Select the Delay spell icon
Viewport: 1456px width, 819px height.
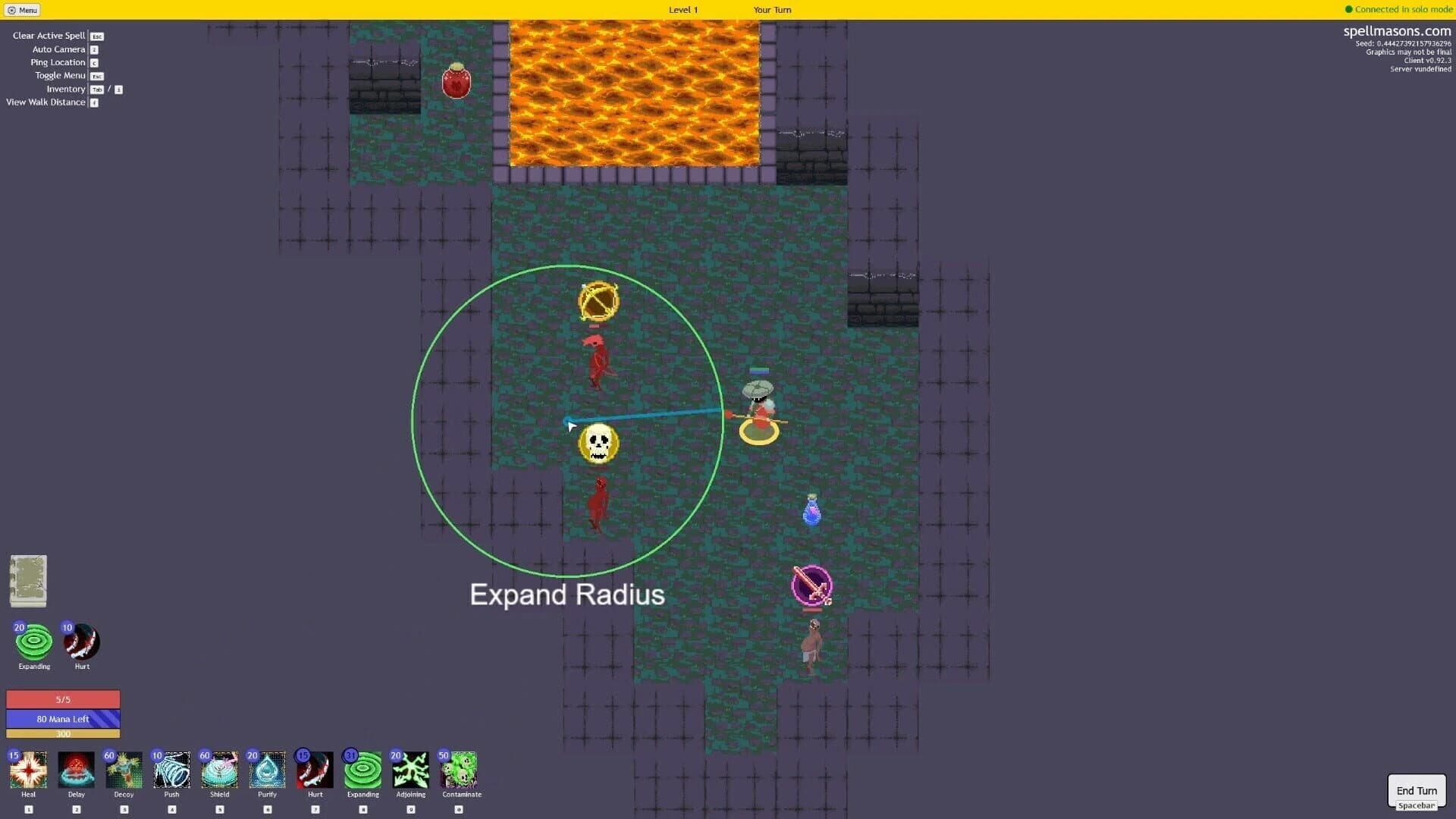click(76, 770)
